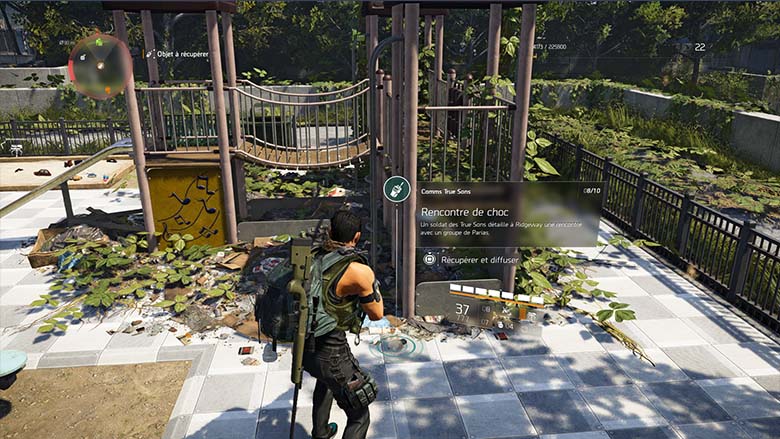780x439 pixels.
Task: Select the "Objet à récupérer" objective tracker
Action: [x=179, y=53]
